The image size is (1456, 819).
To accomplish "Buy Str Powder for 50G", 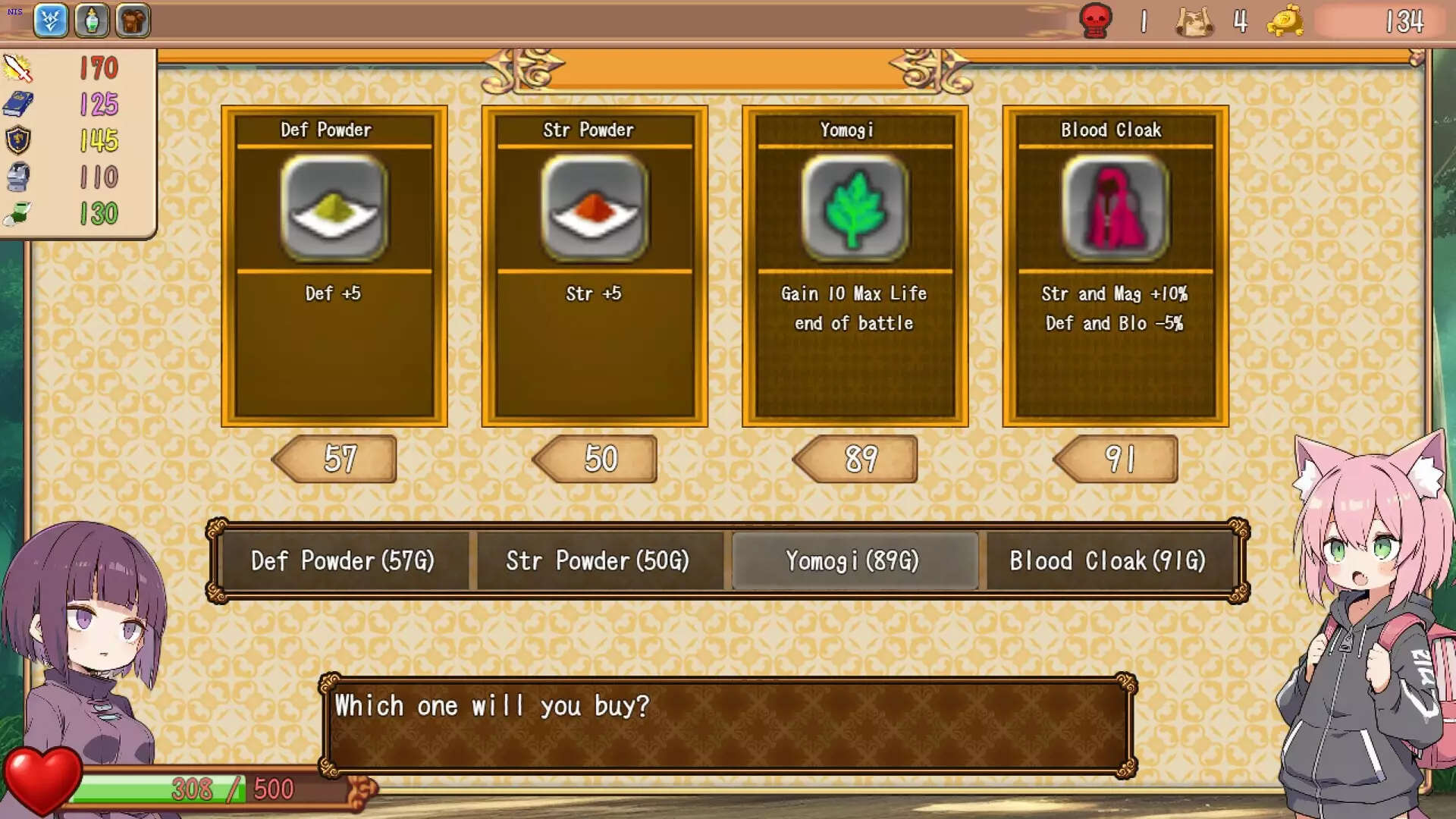I will tap(598, 561).
